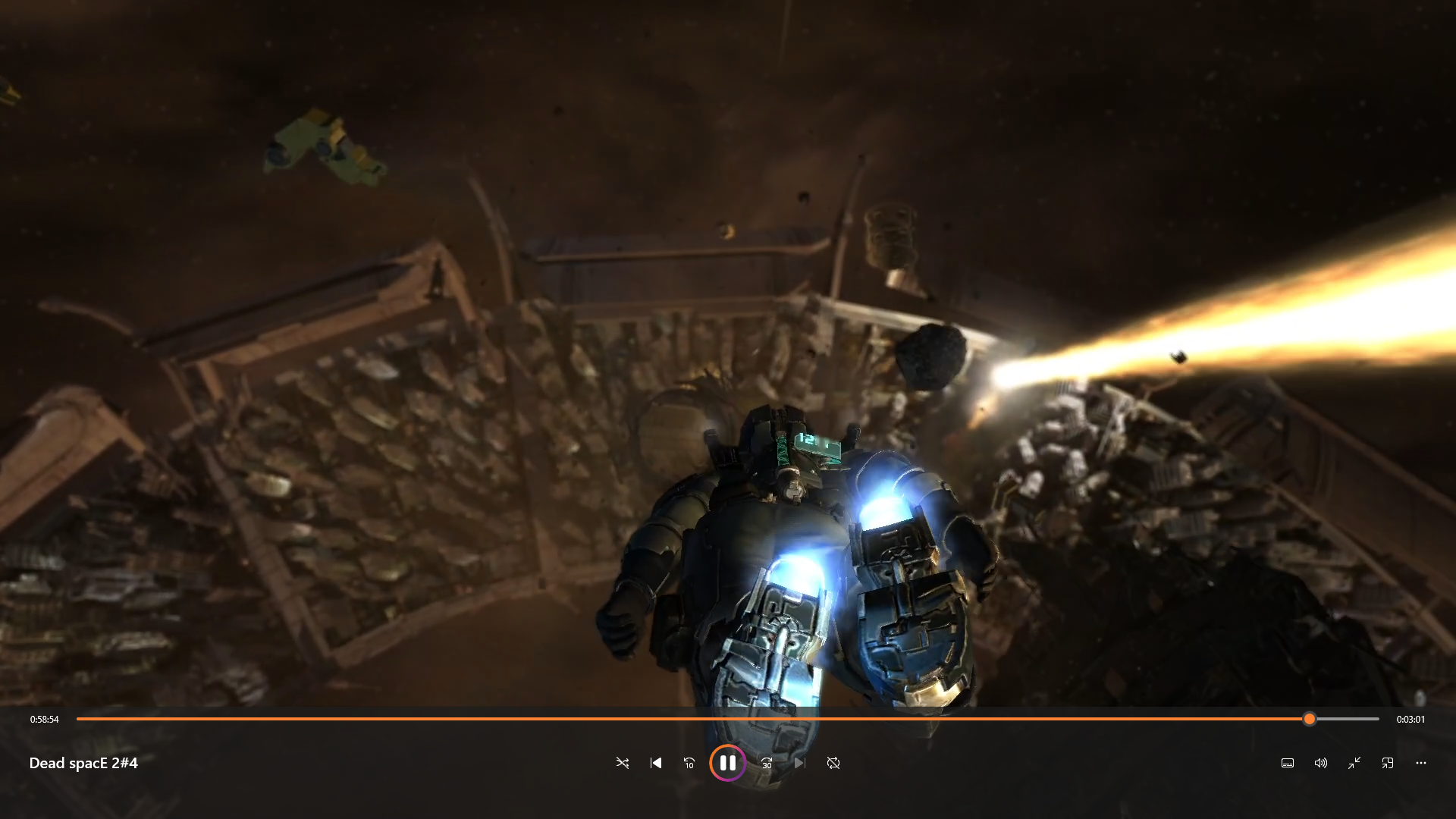The image size is (1456, 819).
Task: Exit fullscreen using the minimize arrows icon
Action: (x=1354, y=763)
